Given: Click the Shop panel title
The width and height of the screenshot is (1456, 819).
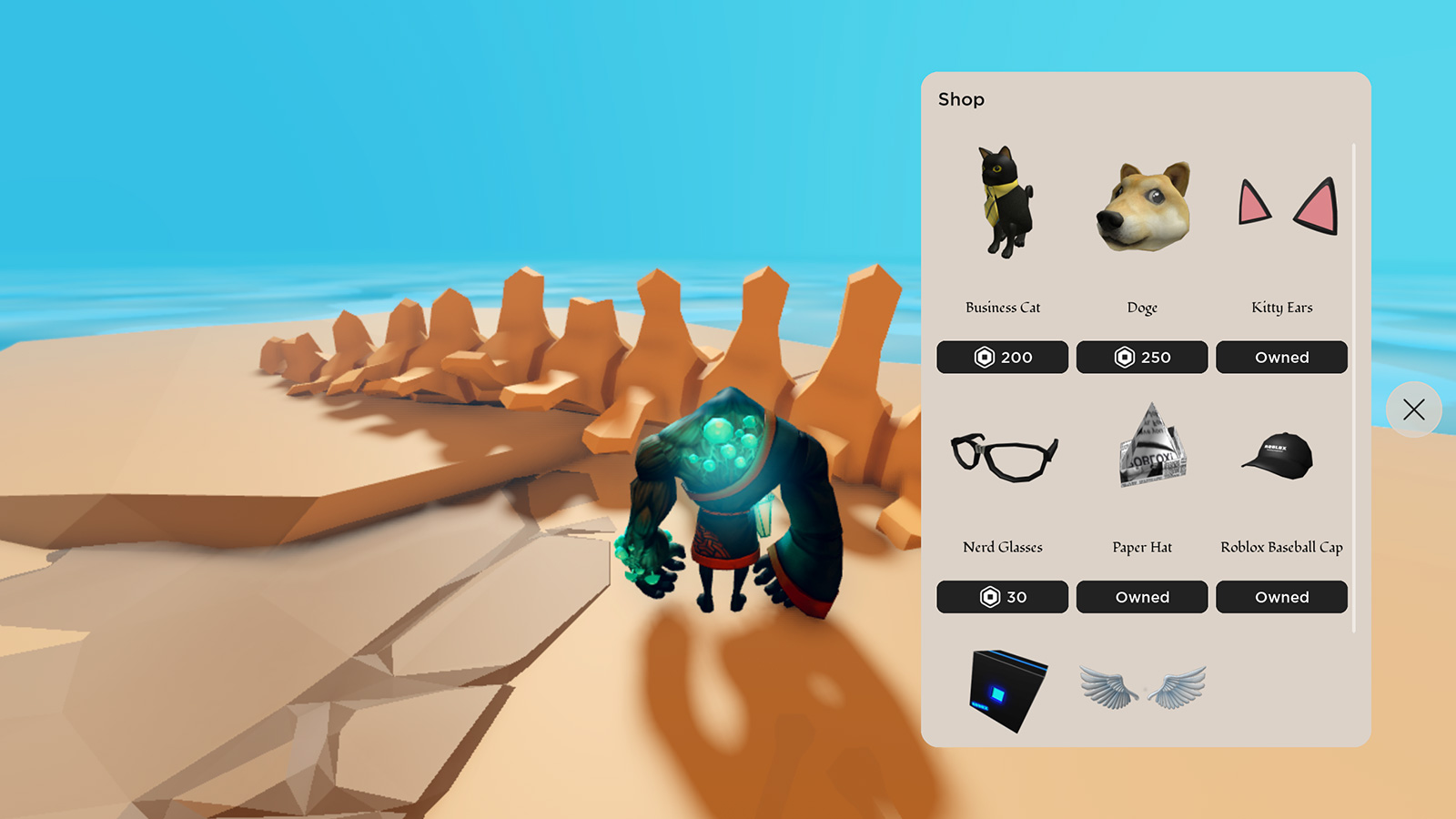Looking at the screenshot, I should 961,99.
